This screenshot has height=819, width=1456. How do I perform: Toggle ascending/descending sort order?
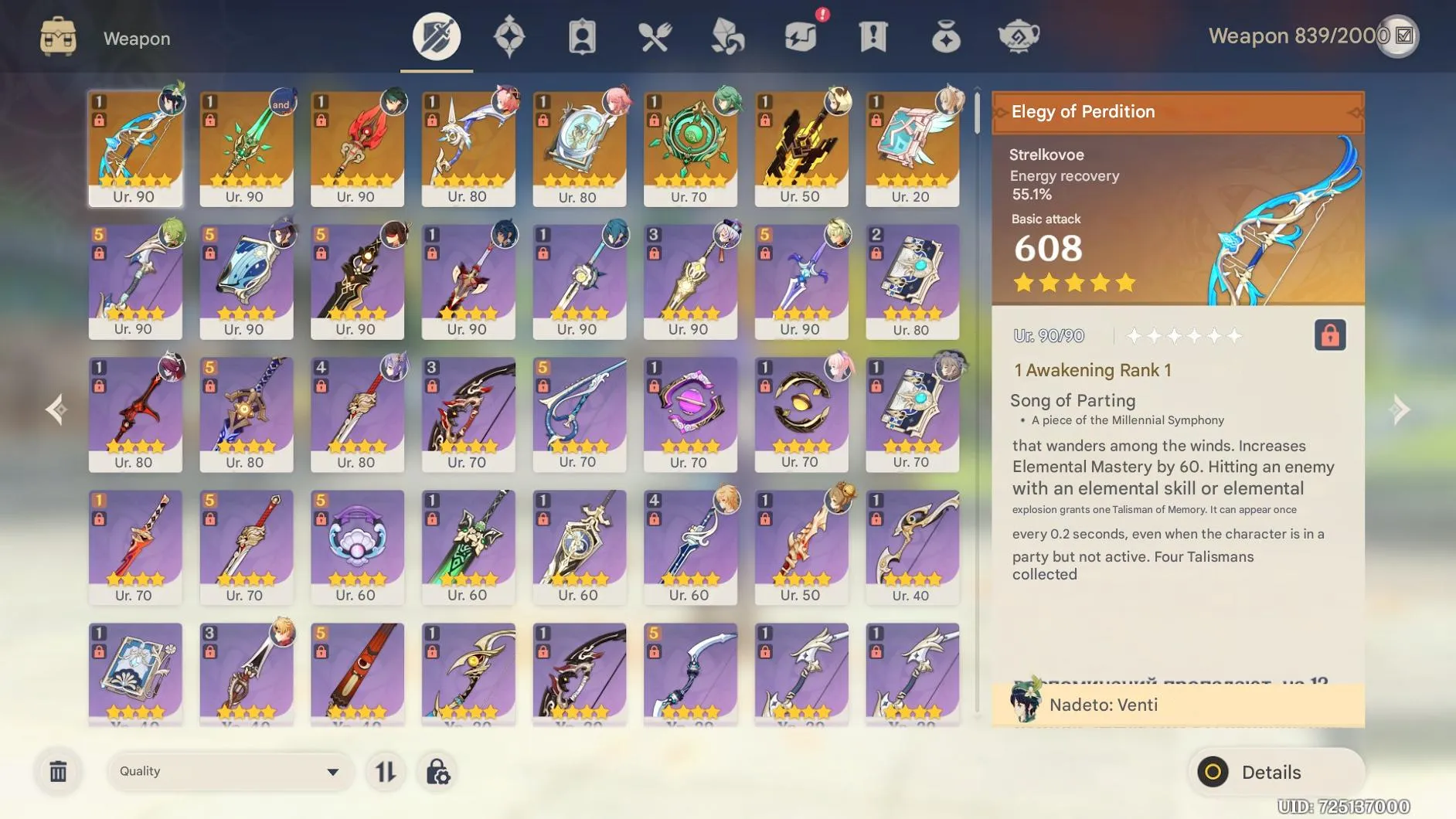click(386, 770)
